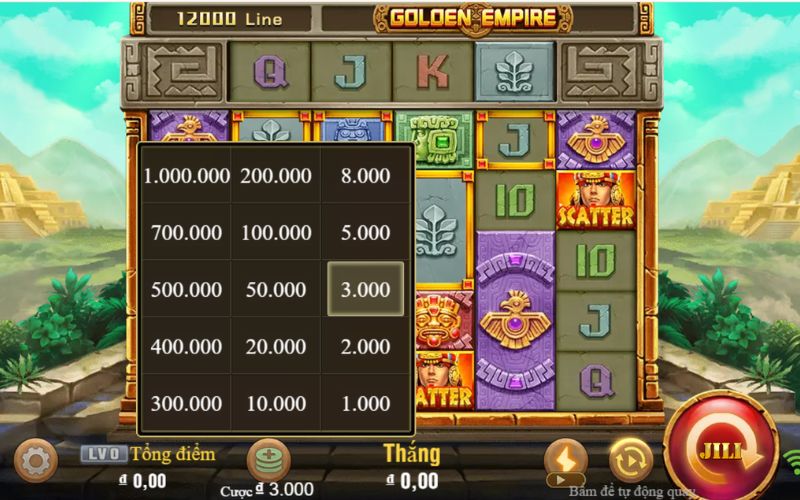Choose the 200.000 bet option
Image resolution: width=800 pixels, height=500 pixels.
point(276,176)
